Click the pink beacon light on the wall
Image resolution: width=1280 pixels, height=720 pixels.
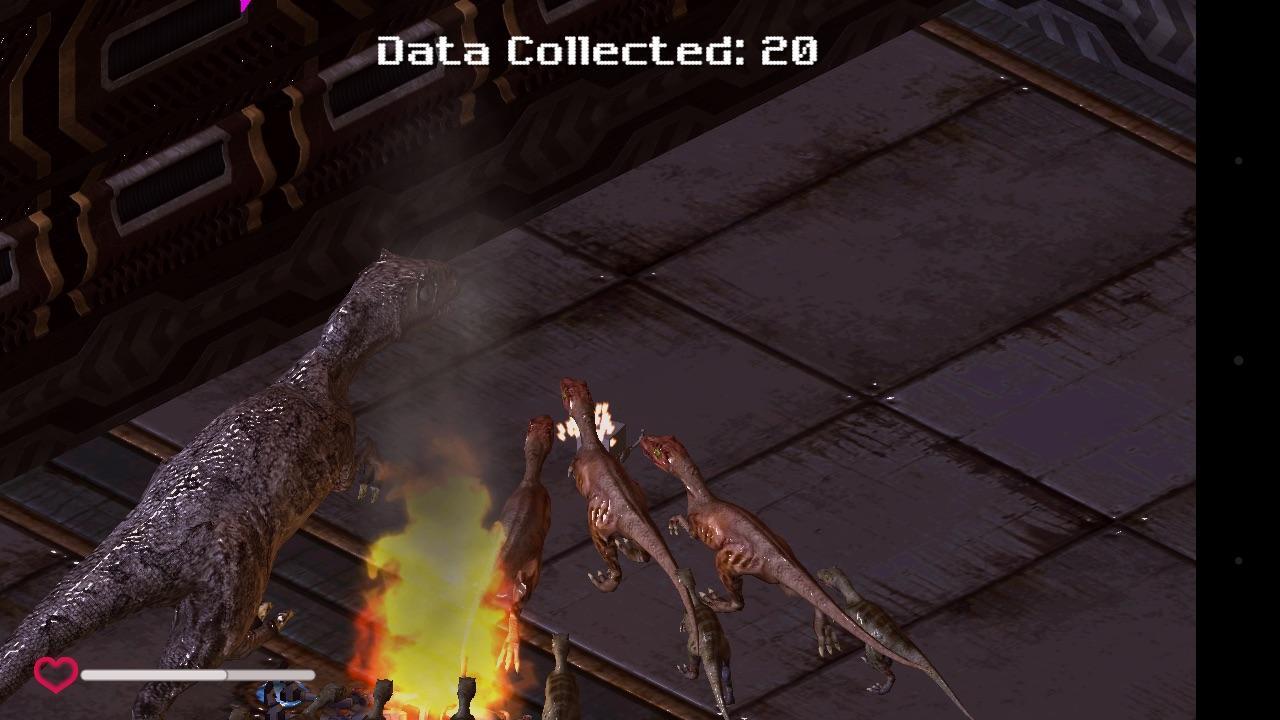point(243,8)
